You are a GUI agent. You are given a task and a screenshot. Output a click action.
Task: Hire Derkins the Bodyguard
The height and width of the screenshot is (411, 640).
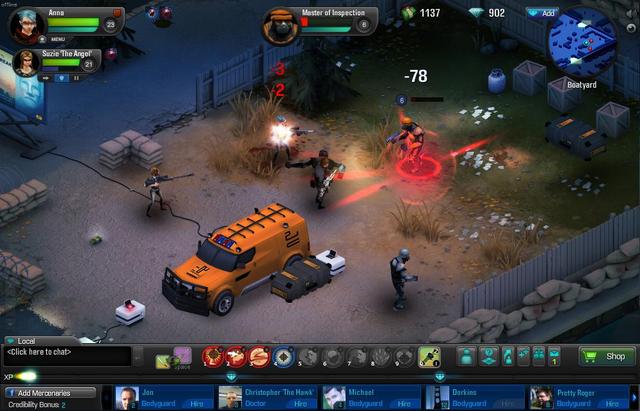(x=506, y=403)
